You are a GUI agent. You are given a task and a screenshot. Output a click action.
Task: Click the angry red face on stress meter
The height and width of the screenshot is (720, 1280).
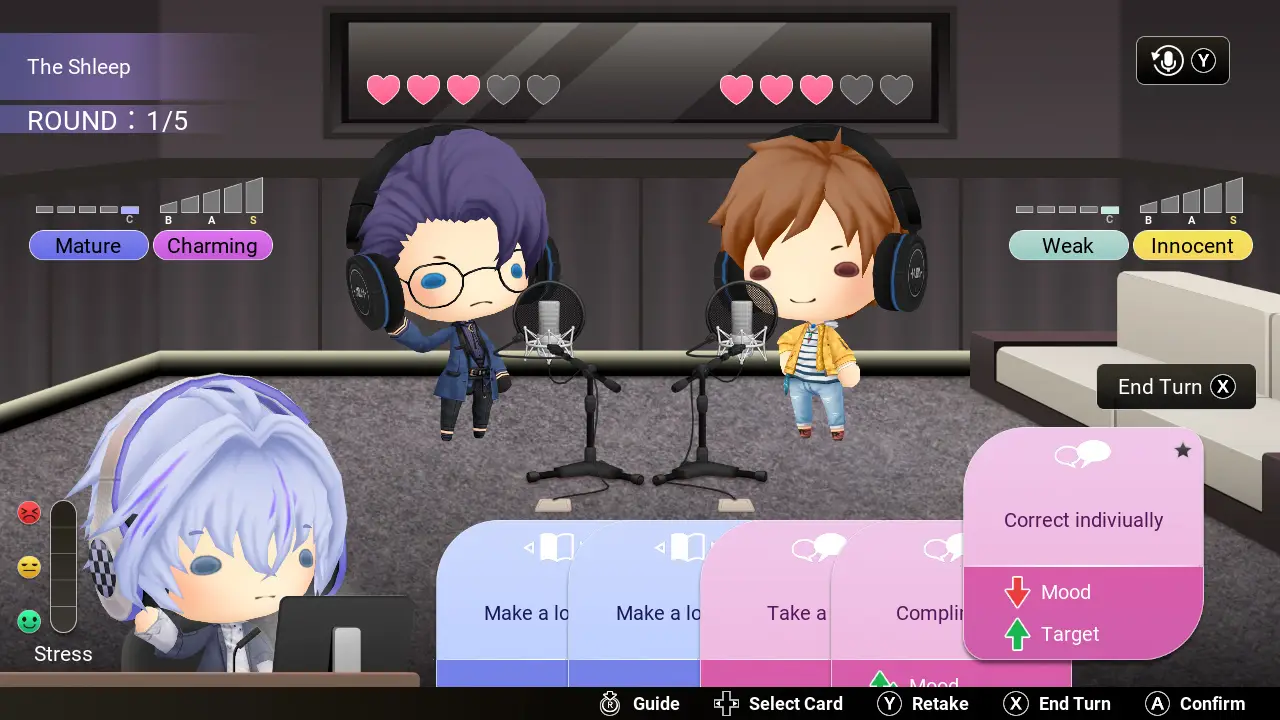pyautogui.click(x=29, y=513)
